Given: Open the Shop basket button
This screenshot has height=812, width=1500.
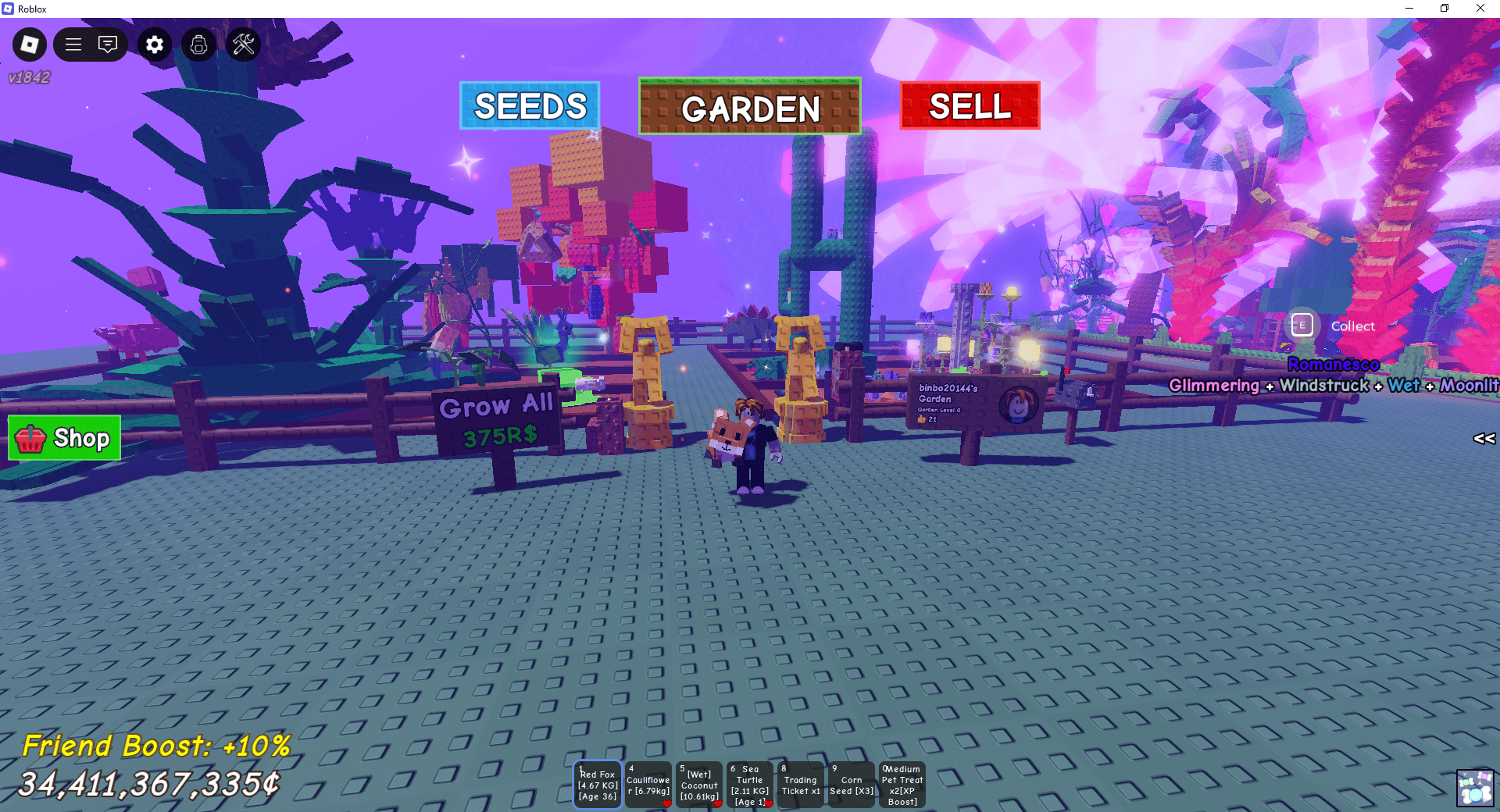Looking at the screenshot, I should click(x=65, y=438).
